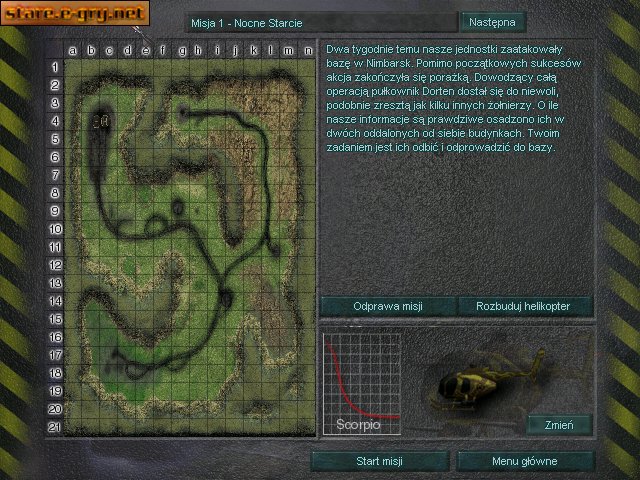Open the stare-e-gry.net watermark link
640x480 pixels.
tap(75, 14)
